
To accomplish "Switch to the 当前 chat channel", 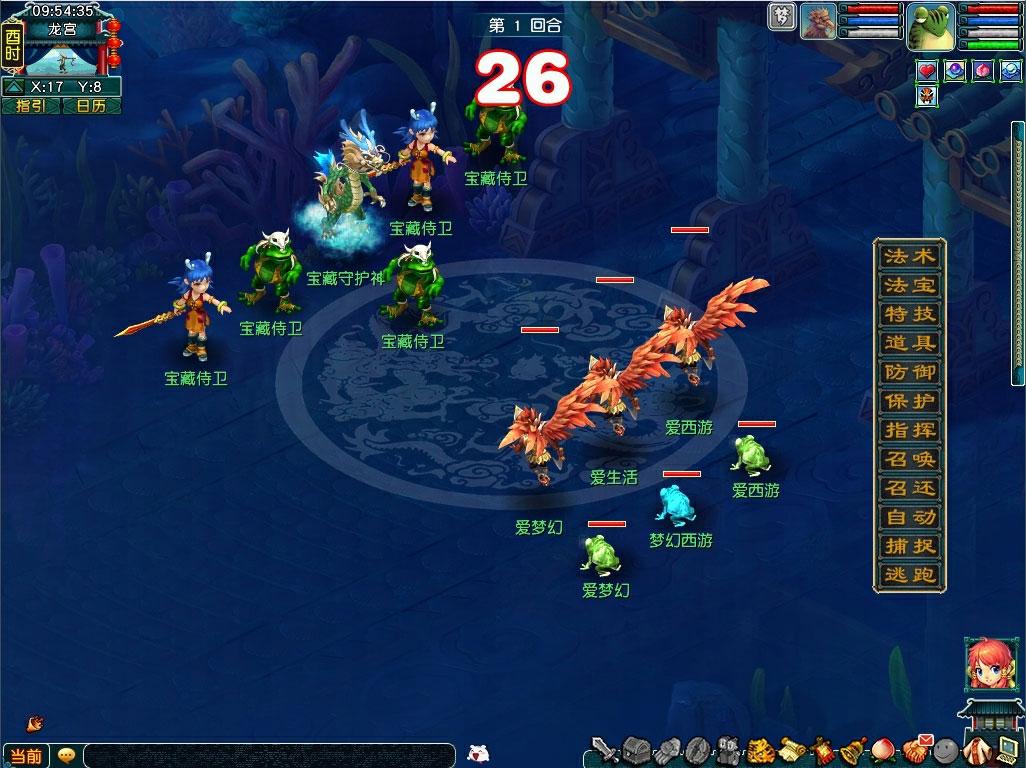I will (26, 756).
